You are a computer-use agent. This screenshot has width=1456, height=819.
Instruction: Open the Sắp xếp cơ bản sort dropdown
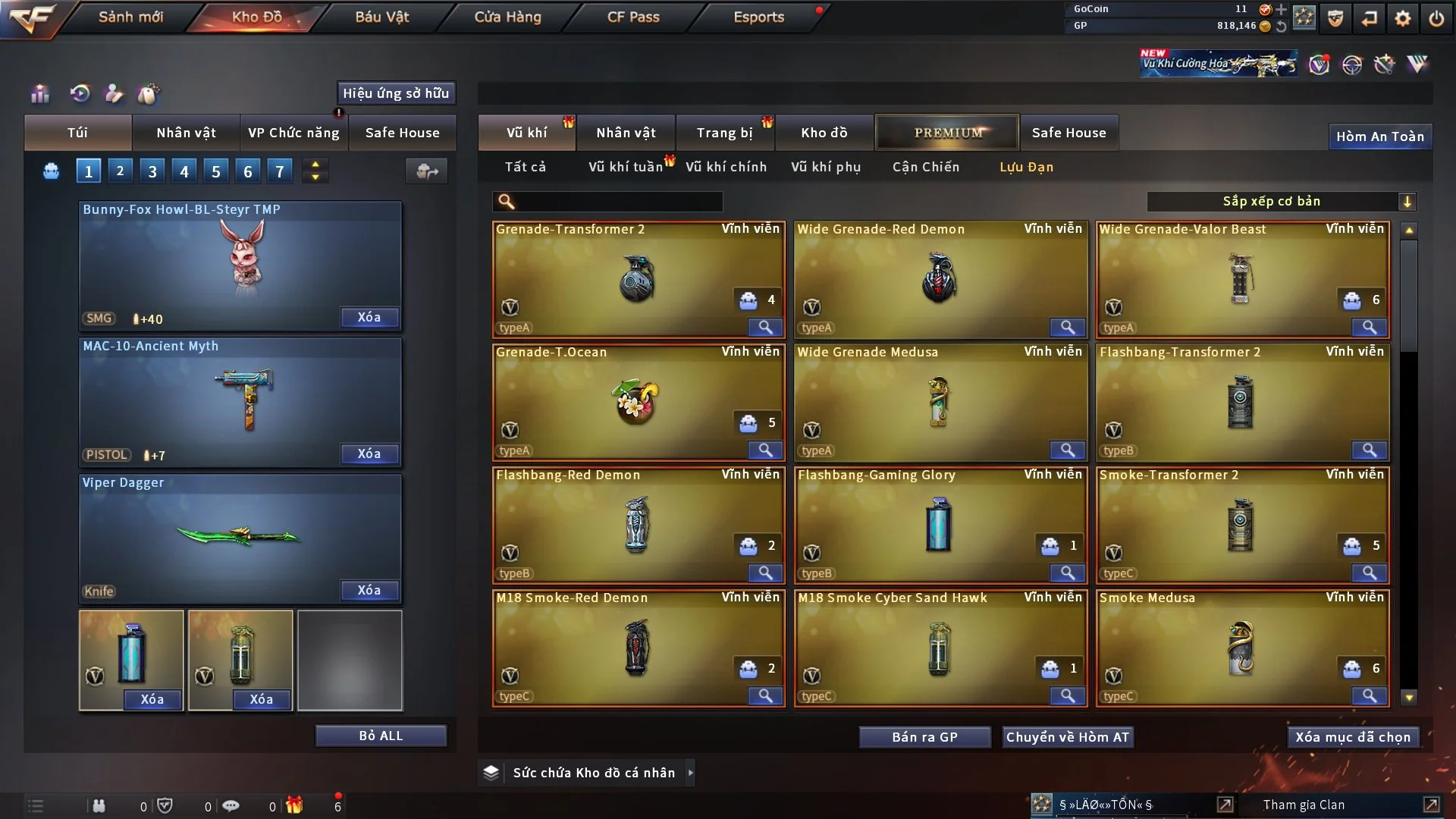pyautogui.click(x=1281, y=202)
